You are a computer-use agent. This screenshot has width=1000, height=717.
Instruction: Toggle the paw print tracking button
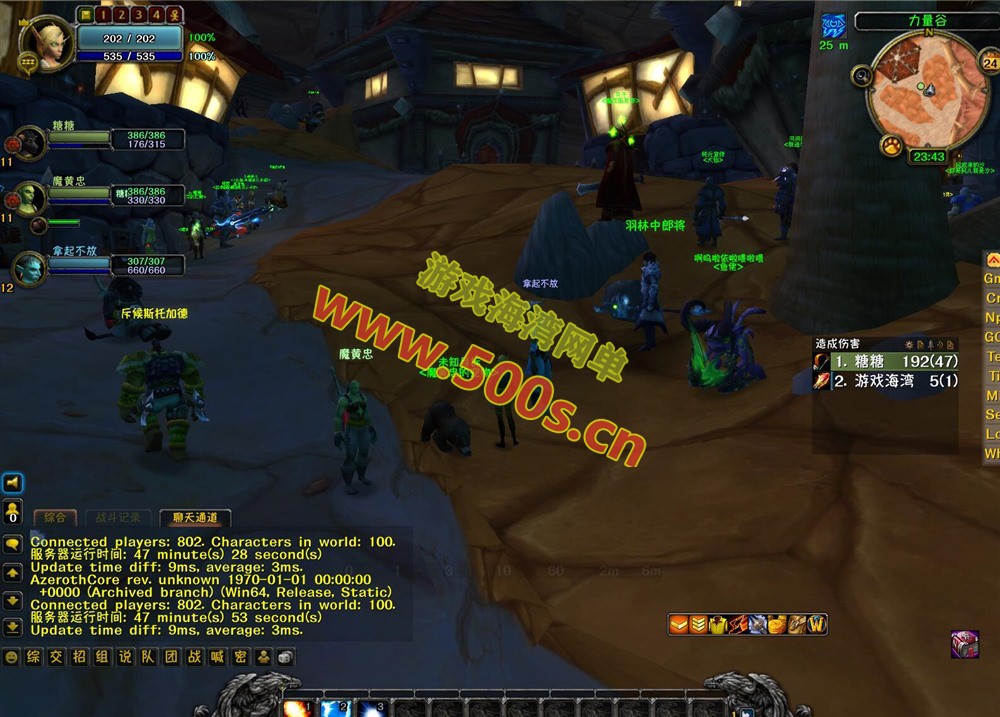pos(891,146)
